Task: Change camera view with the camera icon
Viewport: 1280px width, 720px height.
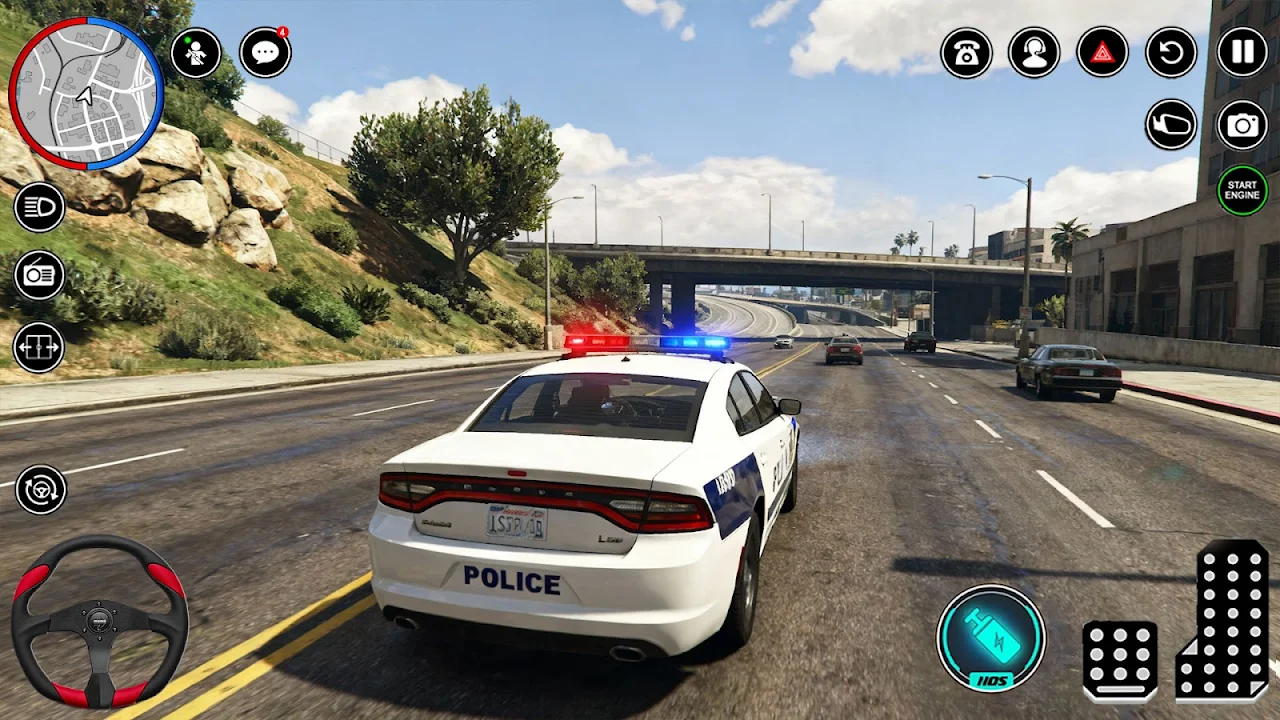Action: tap(1242, 125)
